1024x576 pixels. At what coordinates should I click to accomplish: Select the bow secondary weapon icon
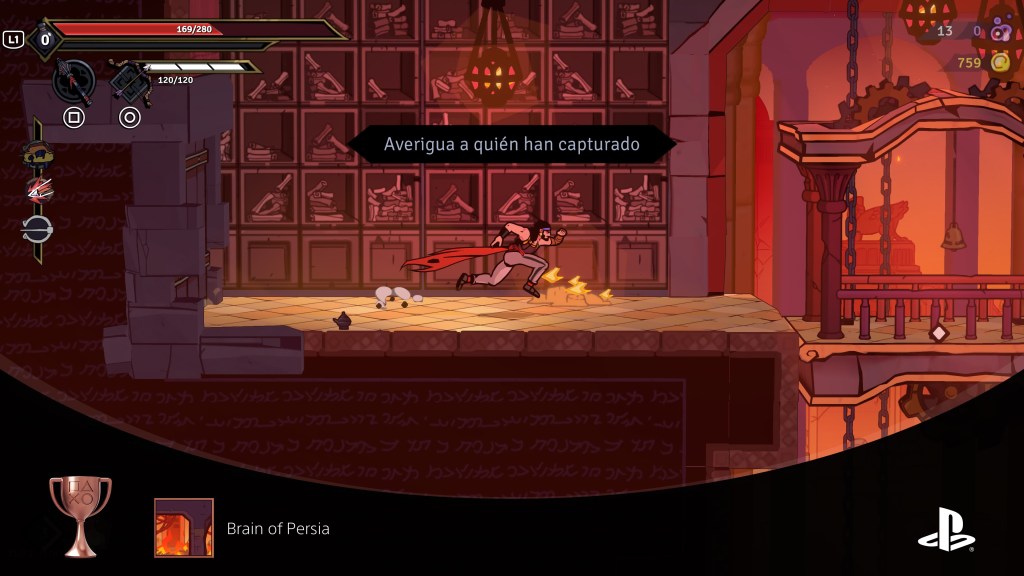coord(129,80)
